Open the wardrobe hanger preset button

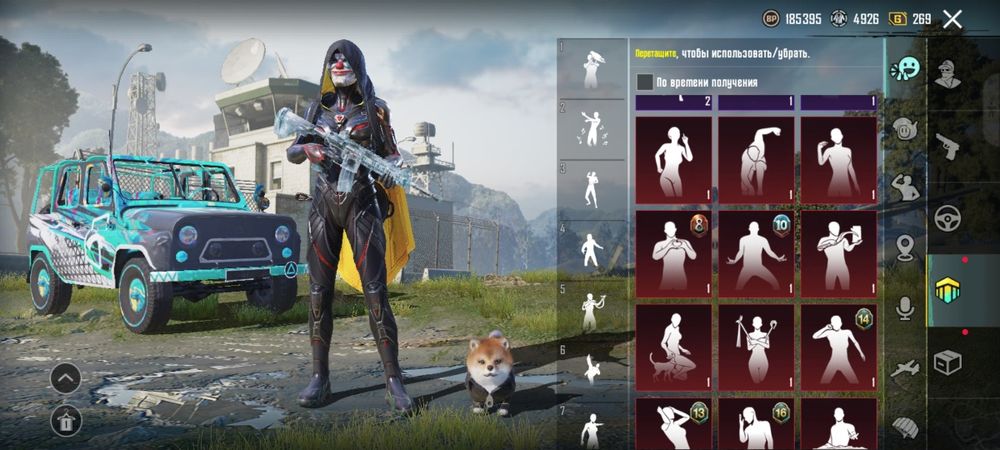66,421
